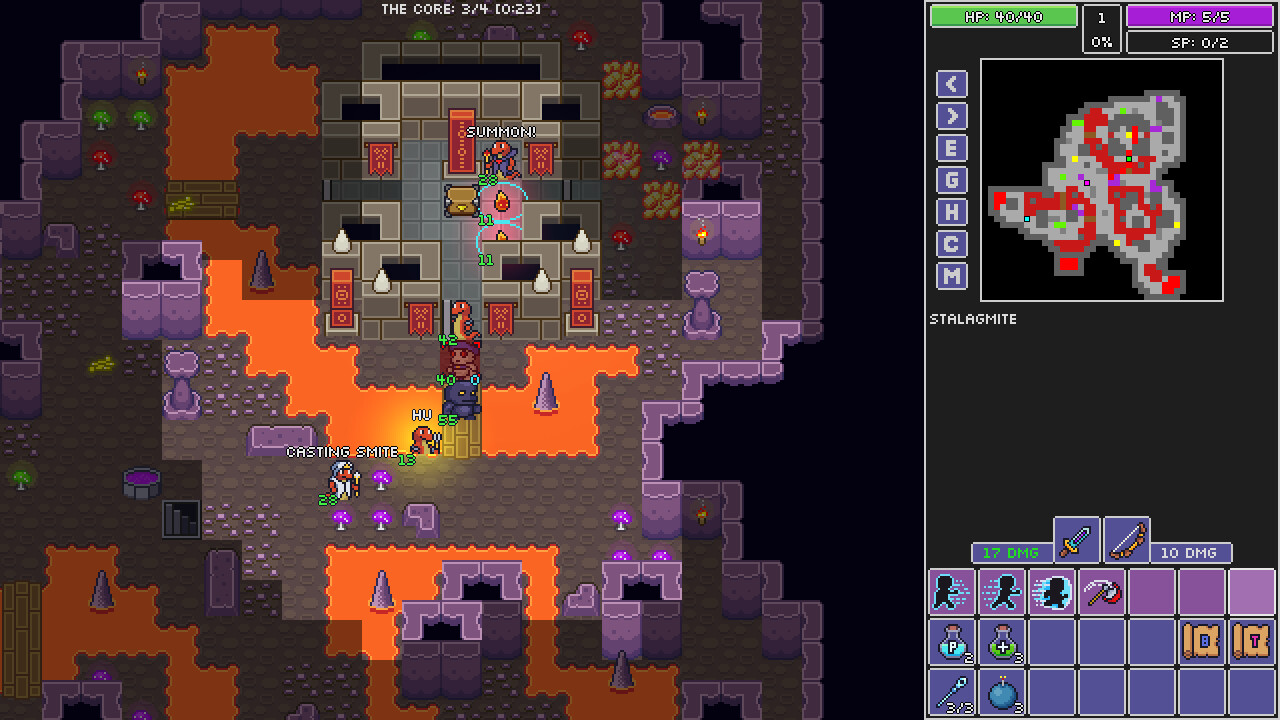Click the green HP 40/40 bar
The height and width of the screenshot is (720, 1280).
(x=1003, y=16)
